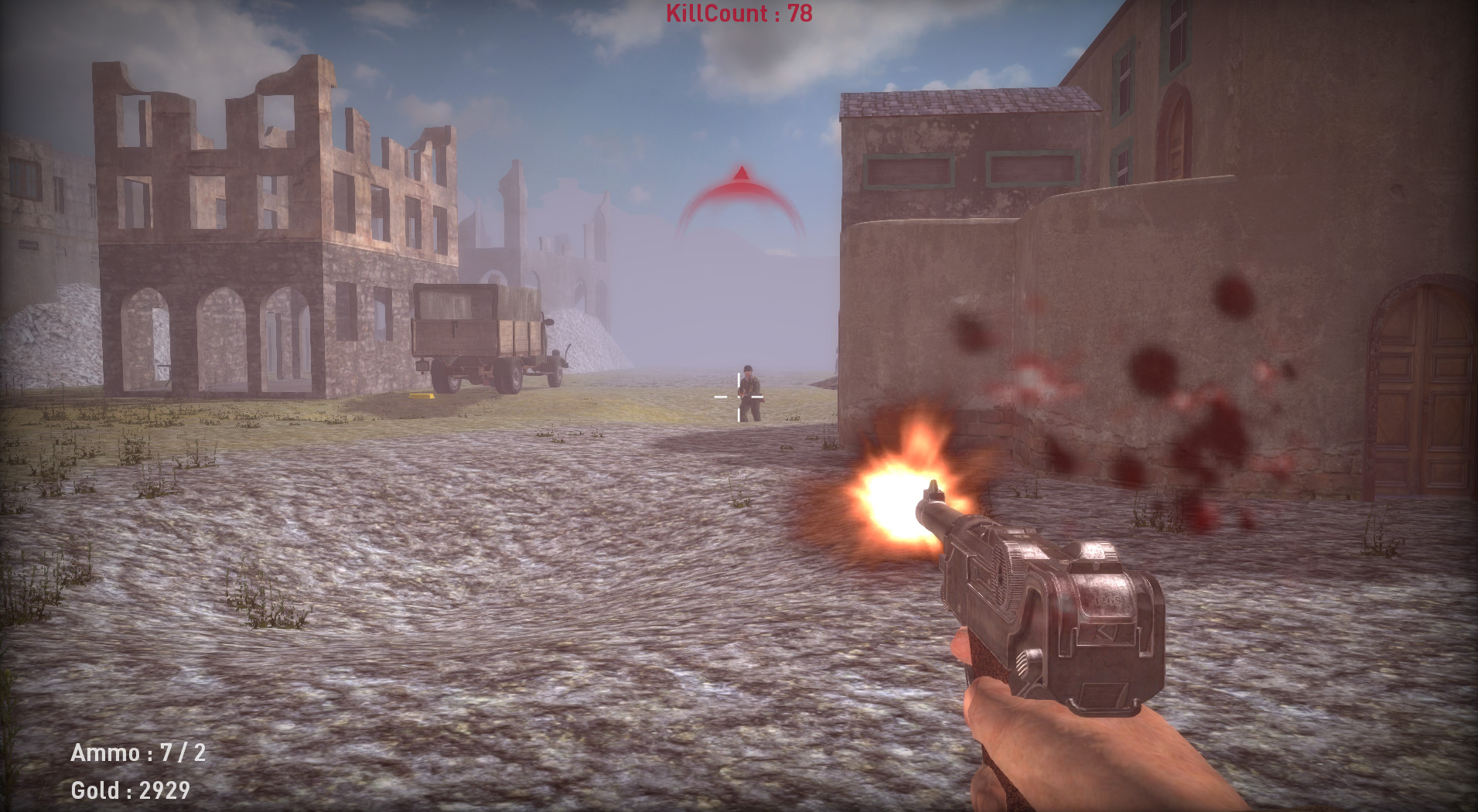Viewport: 1478px width, 812px height.
Task: Click the yellow marker on the ground
Action: (421, 397)
